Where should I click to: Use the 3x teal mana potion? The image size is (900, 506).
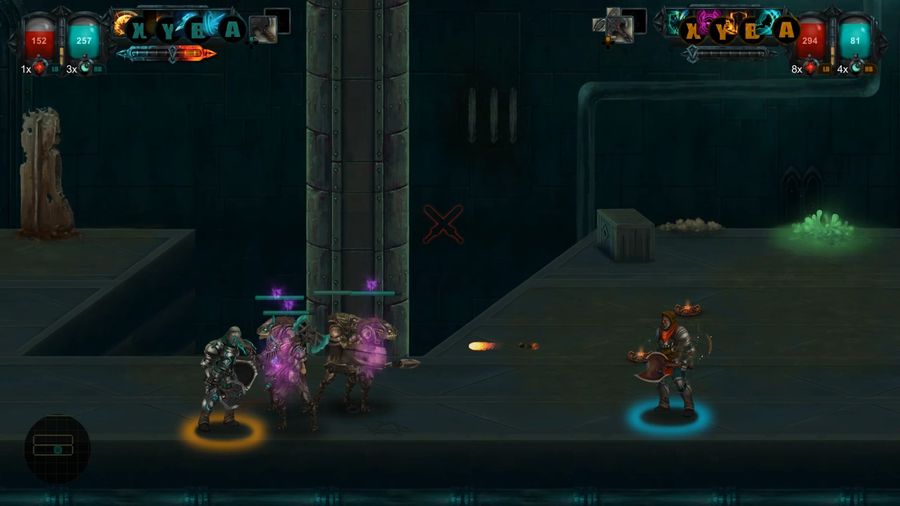coord(87,69)
